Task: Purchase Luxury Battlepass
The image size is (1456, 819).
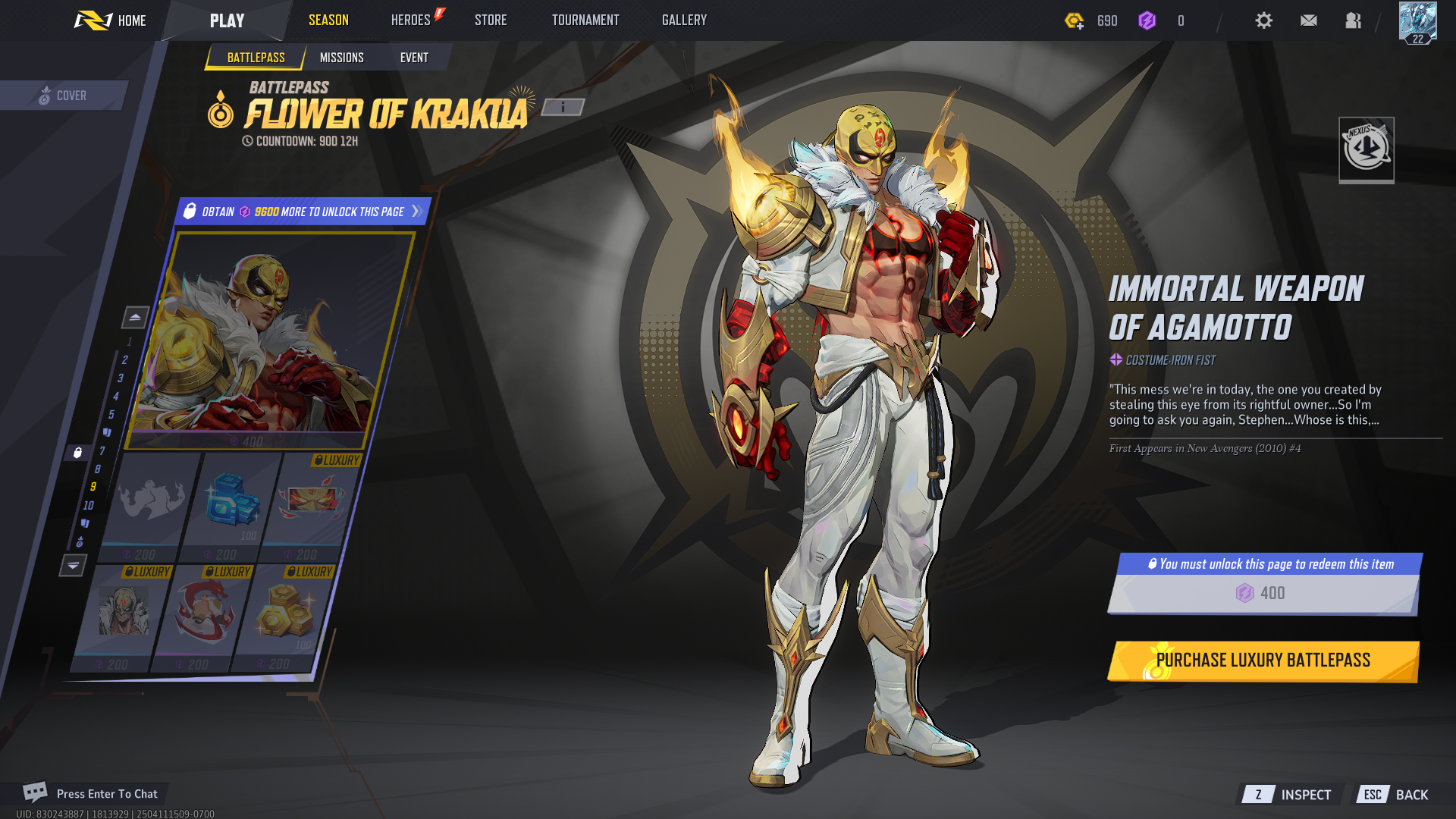Action: point(1263,661)
